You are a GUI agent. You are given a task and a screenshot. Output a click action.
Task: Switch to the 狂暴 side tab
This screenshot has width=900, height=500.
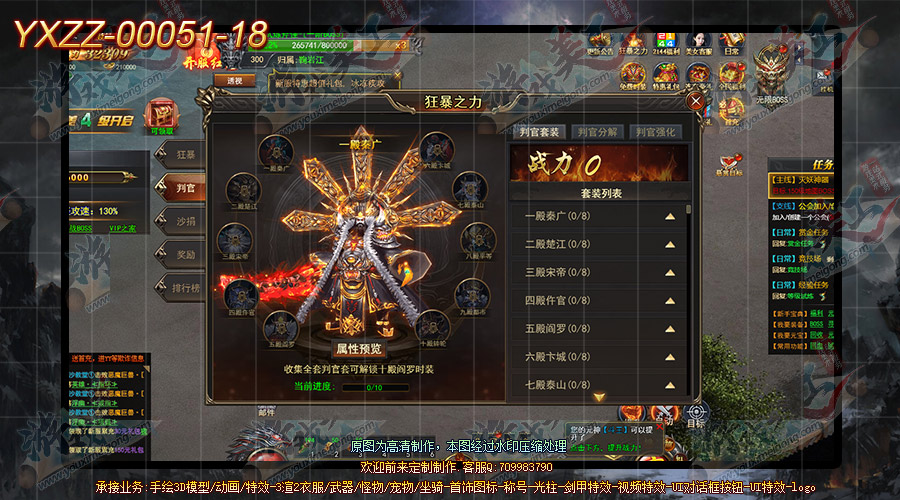coord(184,155)
